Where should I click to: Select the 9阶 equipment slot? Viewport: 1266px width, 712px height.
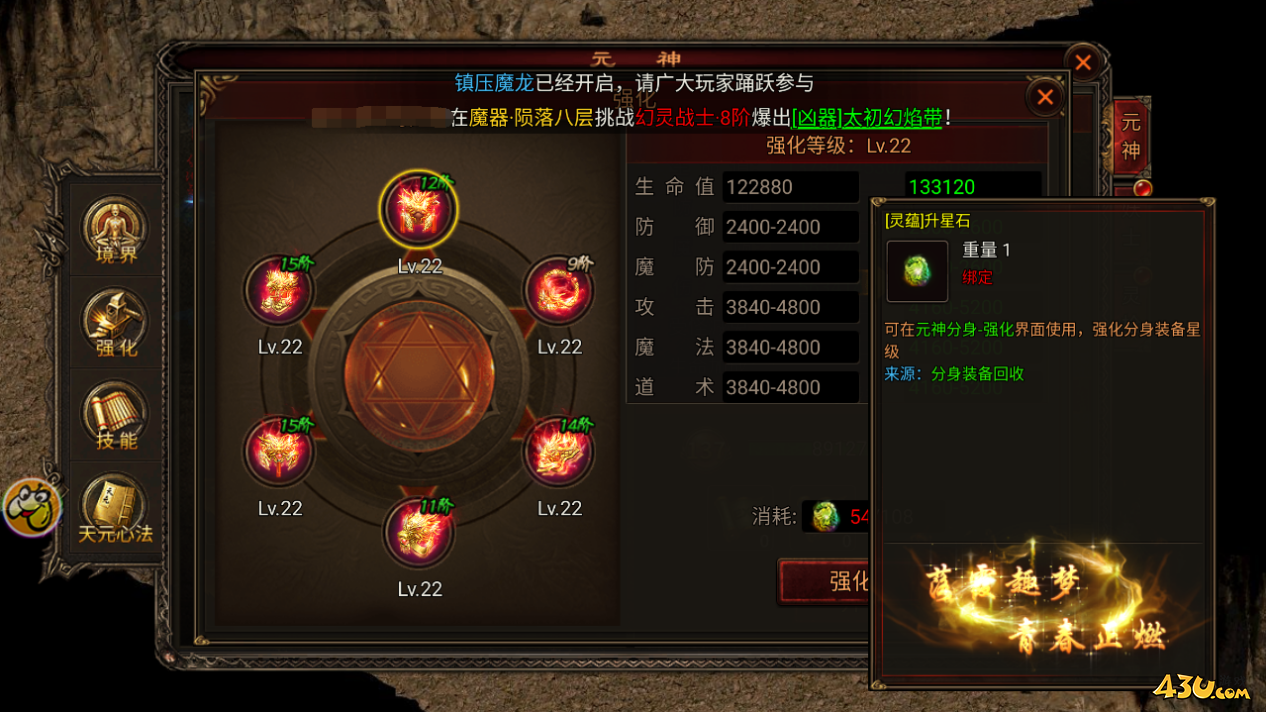(x=559, y=291)
